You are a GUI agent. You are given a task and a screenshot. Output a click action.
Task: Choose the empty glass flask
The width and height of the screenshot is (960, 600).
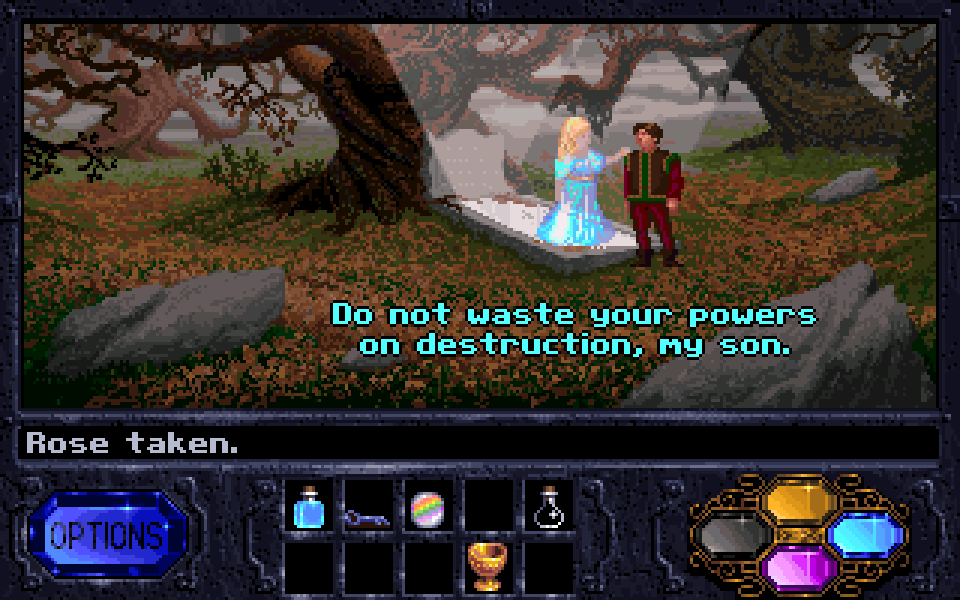tap(548, 508)
